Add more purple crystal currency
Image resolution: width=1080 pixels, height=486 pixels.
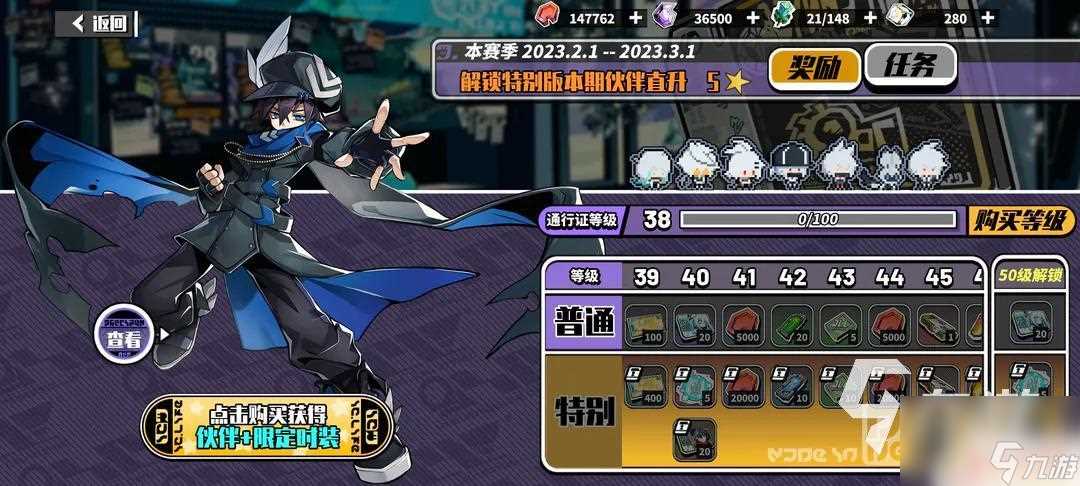(x=752, y=17)
